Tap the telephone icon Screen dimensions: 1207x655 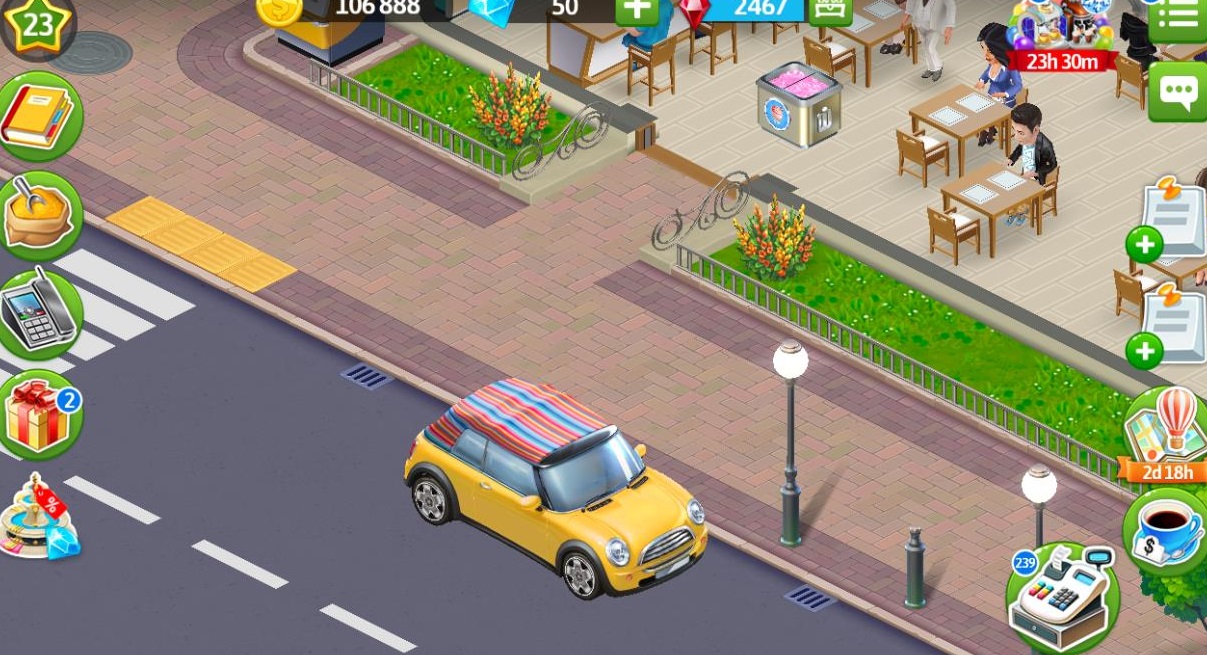[39, 312]
